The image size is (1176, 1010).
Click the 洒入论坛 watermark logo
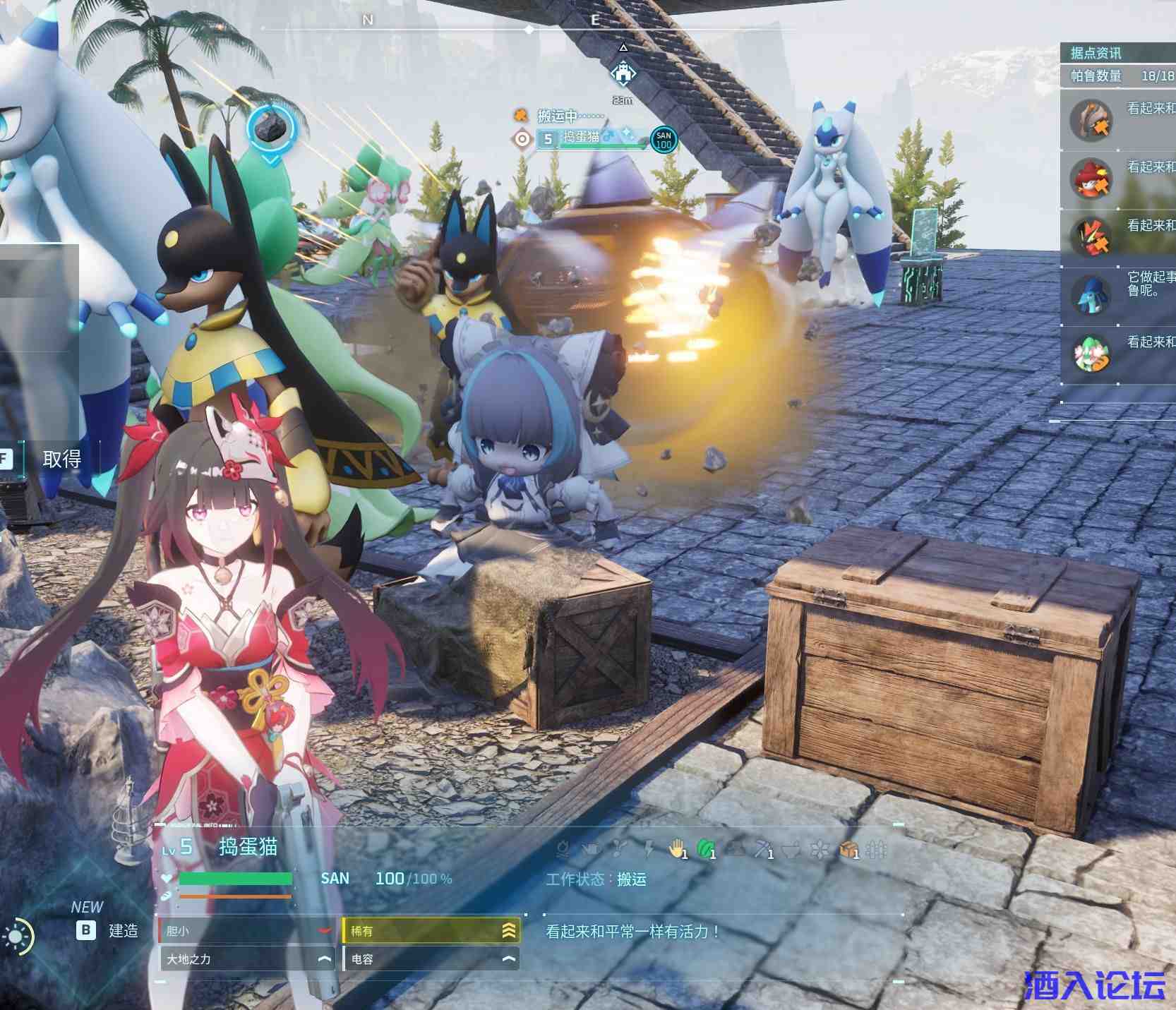point(1094,985)
